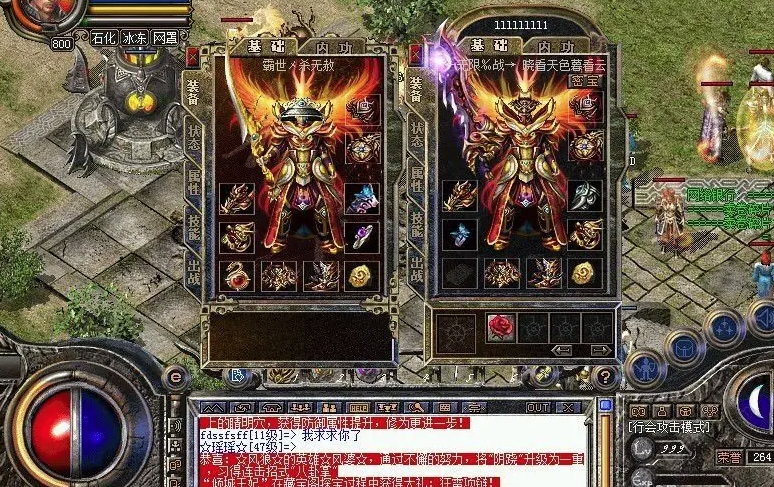Click the 网罩 status button
Image resolution: width=774 pixels, height=487 pixels.
click(165, 37)
